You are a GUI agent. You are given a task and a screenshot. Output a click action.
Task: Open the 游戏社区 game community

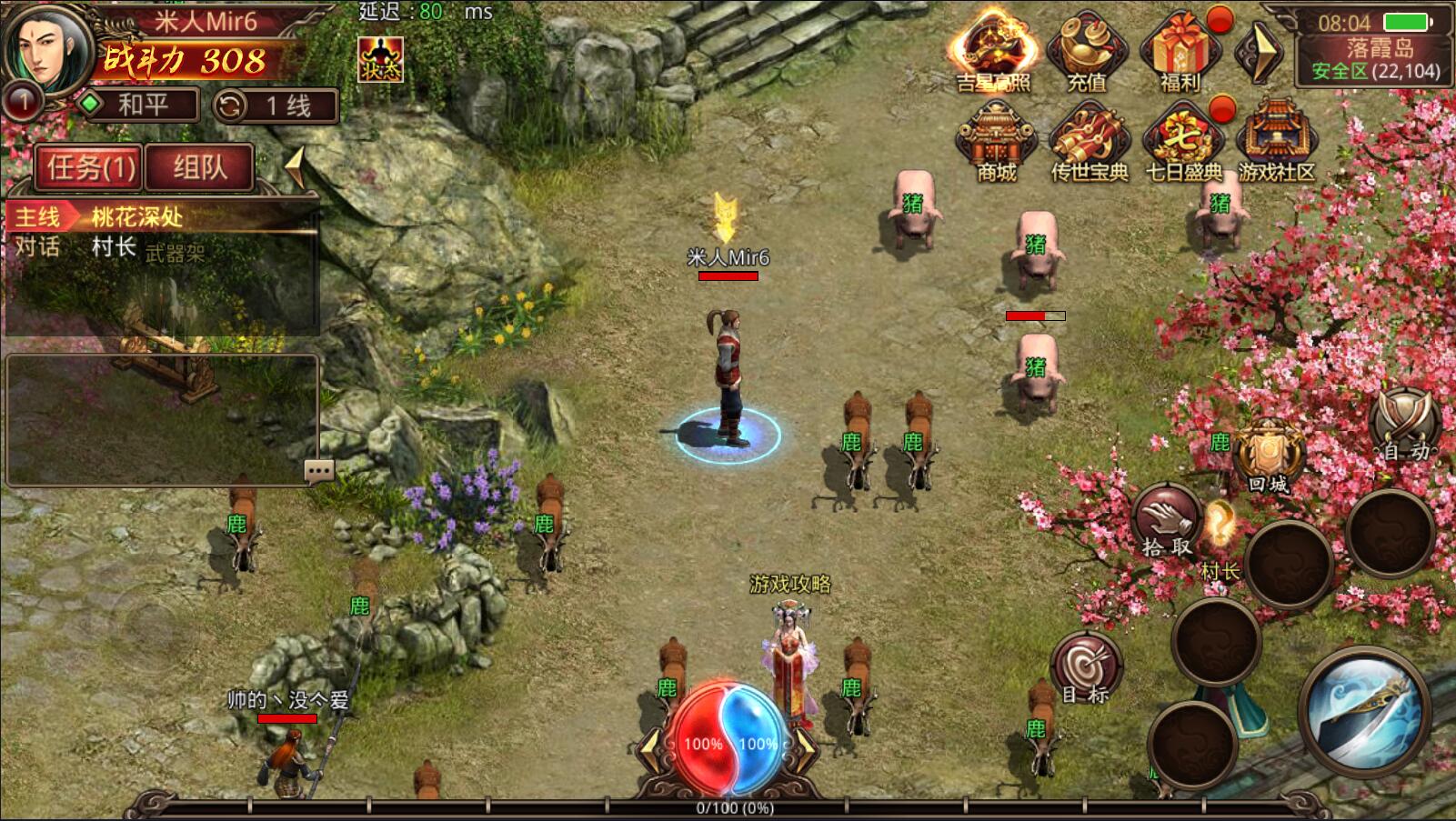(1276, 141)
